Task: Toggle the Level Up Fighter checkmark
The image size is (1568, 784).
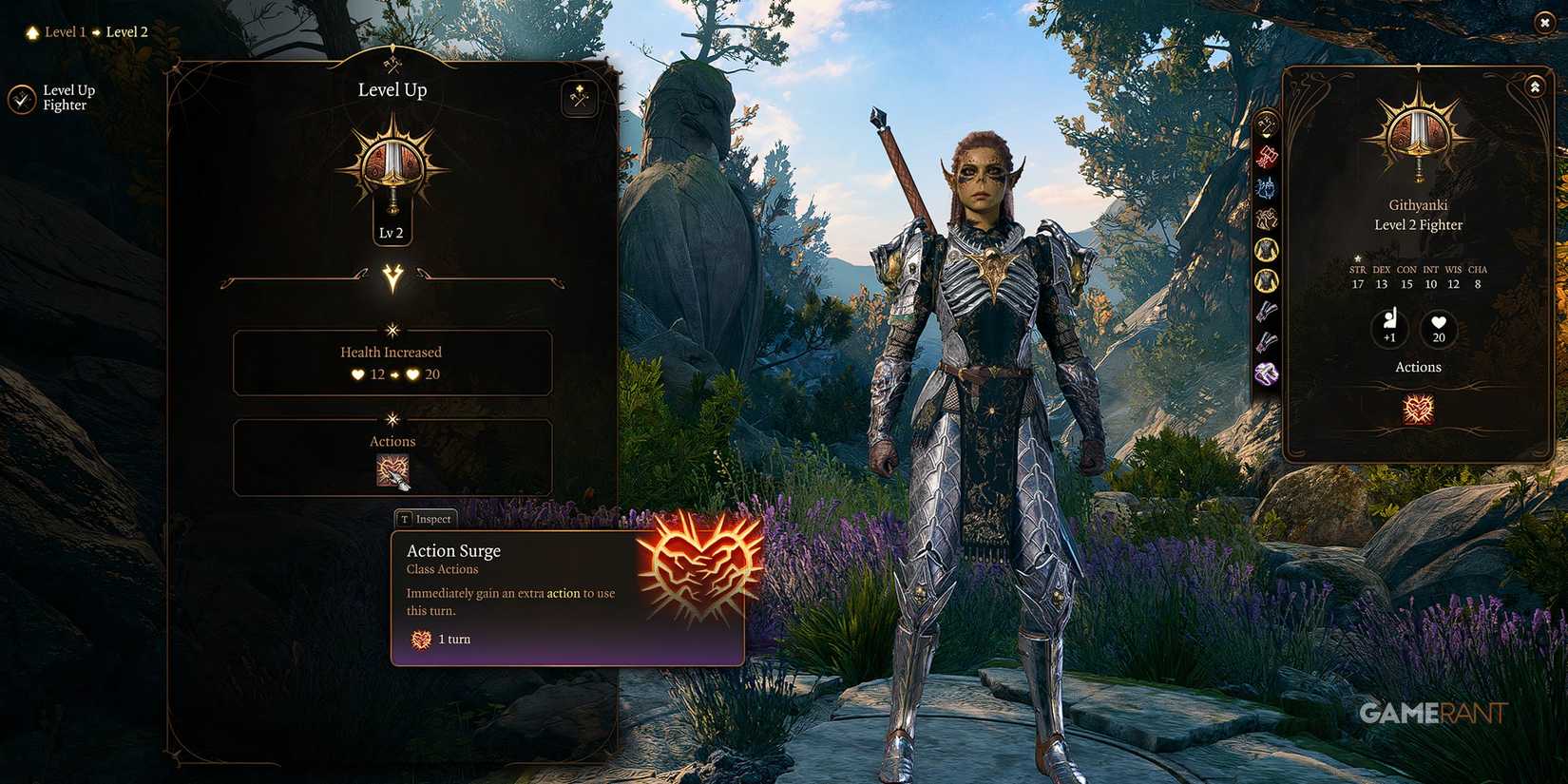Action: (x=21, y=97)
